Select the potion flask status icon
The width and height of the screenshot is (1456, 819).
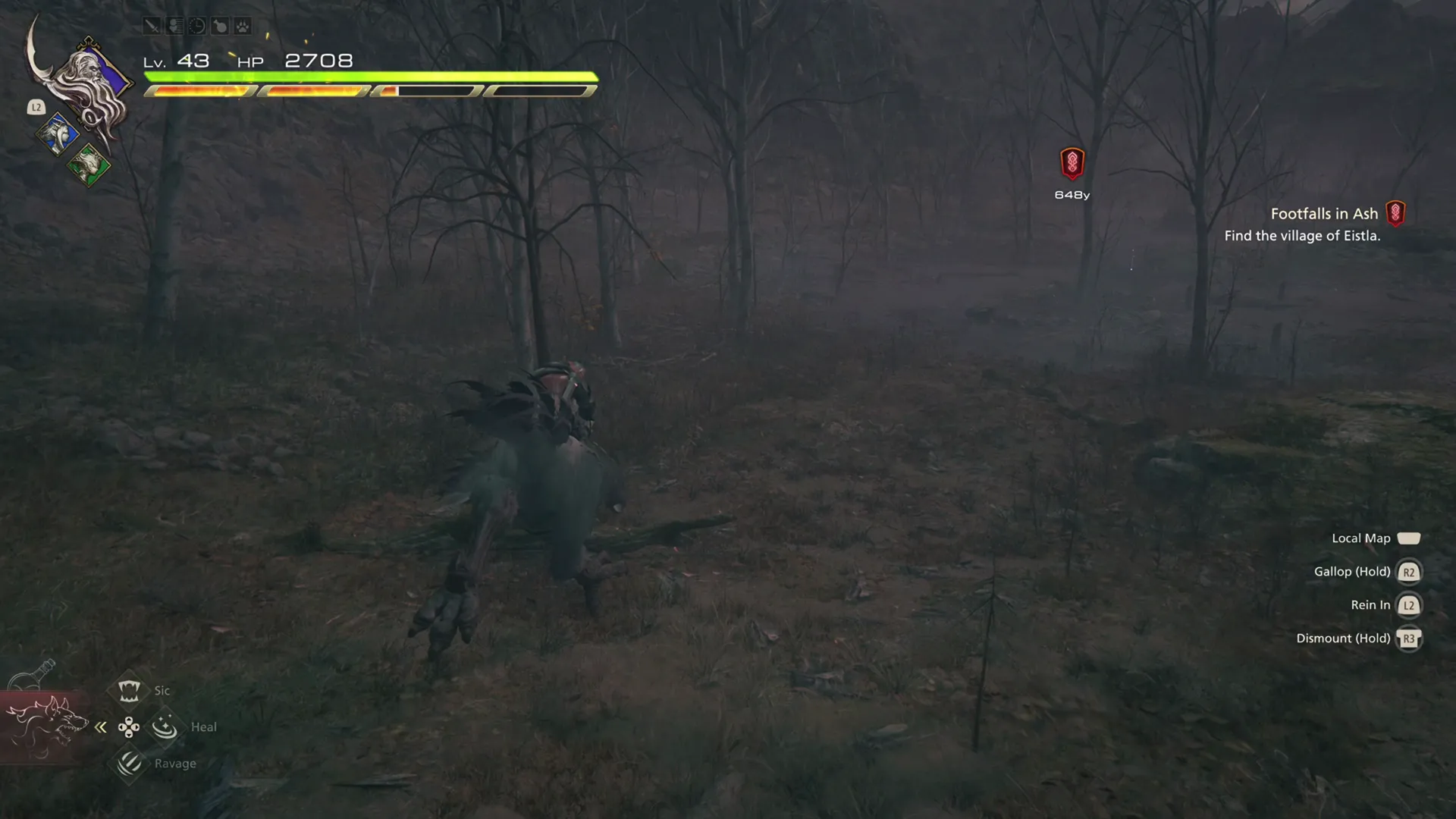pyautogui.click(x=220, y=26)
